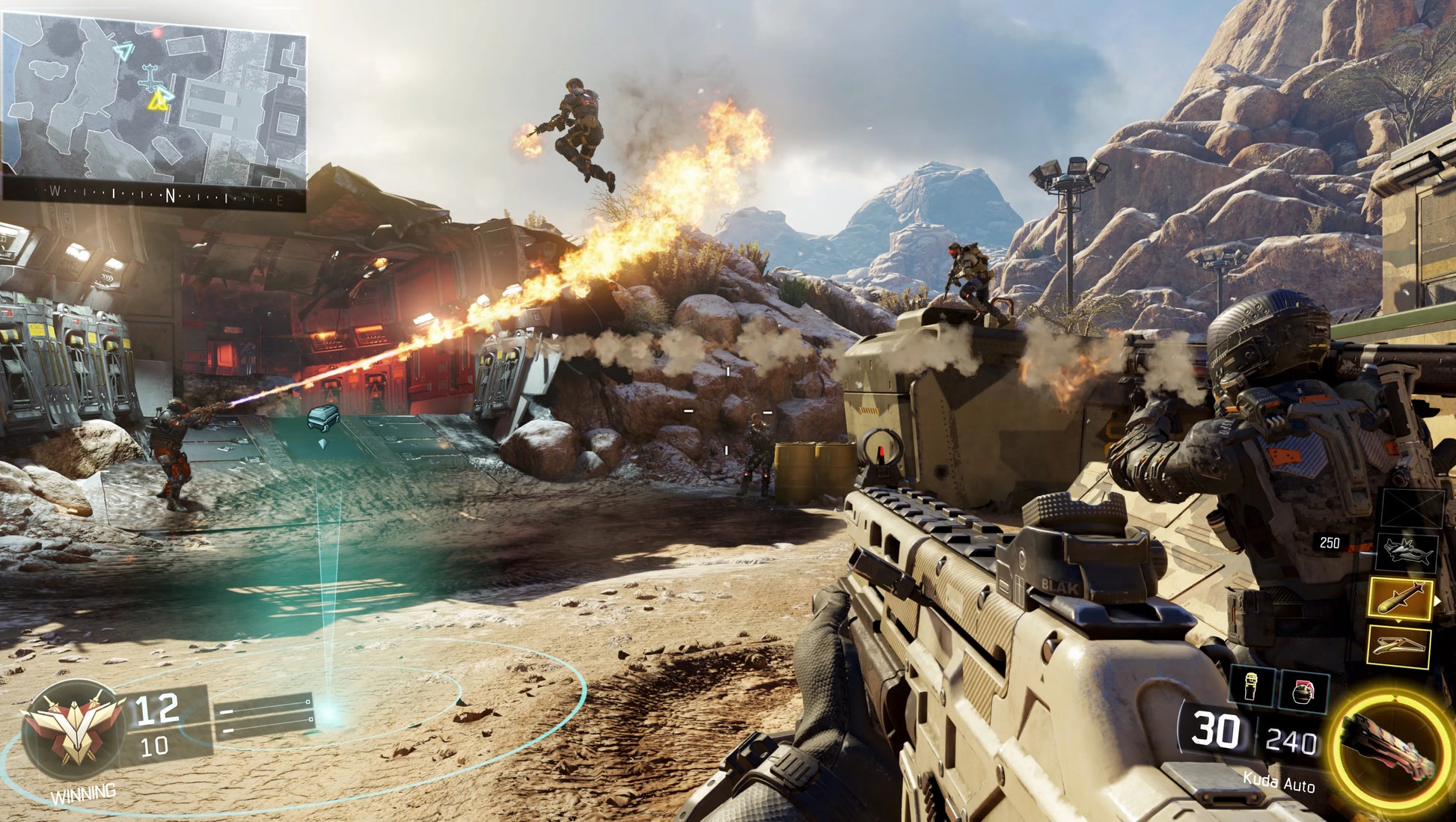The width and height of the screenshot is (1456, 822).
Task: Click the concussion grenade equipment icon
Action: (x=1250, y=687)
